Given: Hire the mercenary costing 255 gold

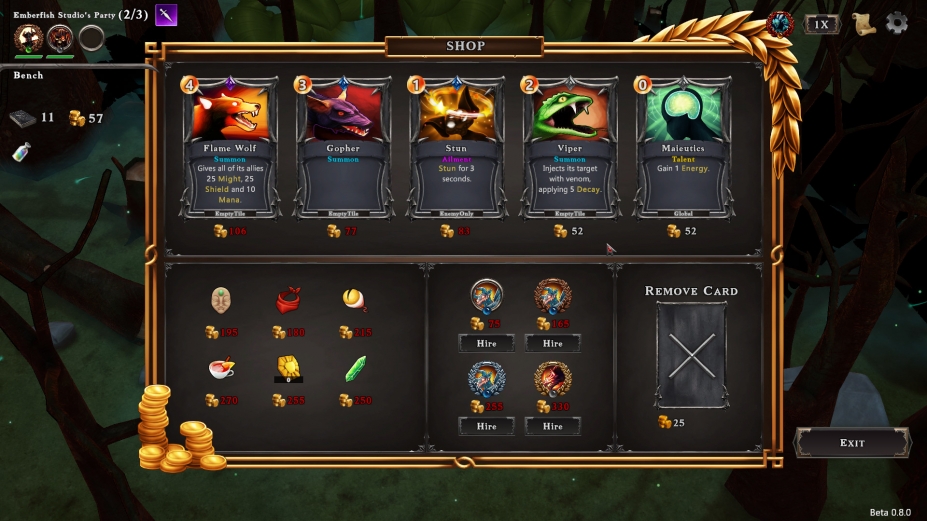Looking at the screenshot, I should pos(486,426).
